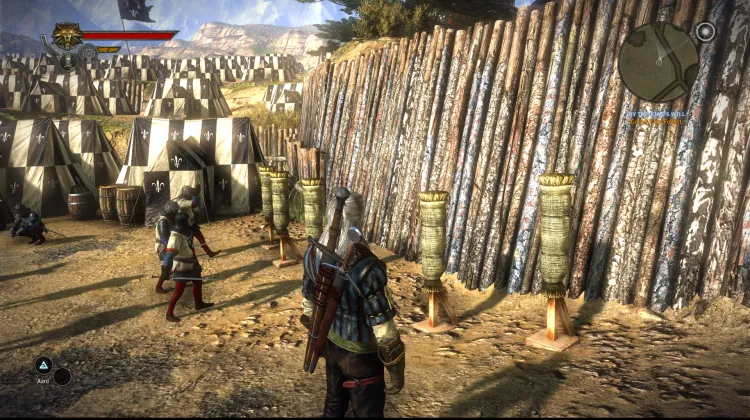Click the round ring icon beside the medallion
Screen dimensions: 750x420
pyautogui.click(x=88, y=51)
